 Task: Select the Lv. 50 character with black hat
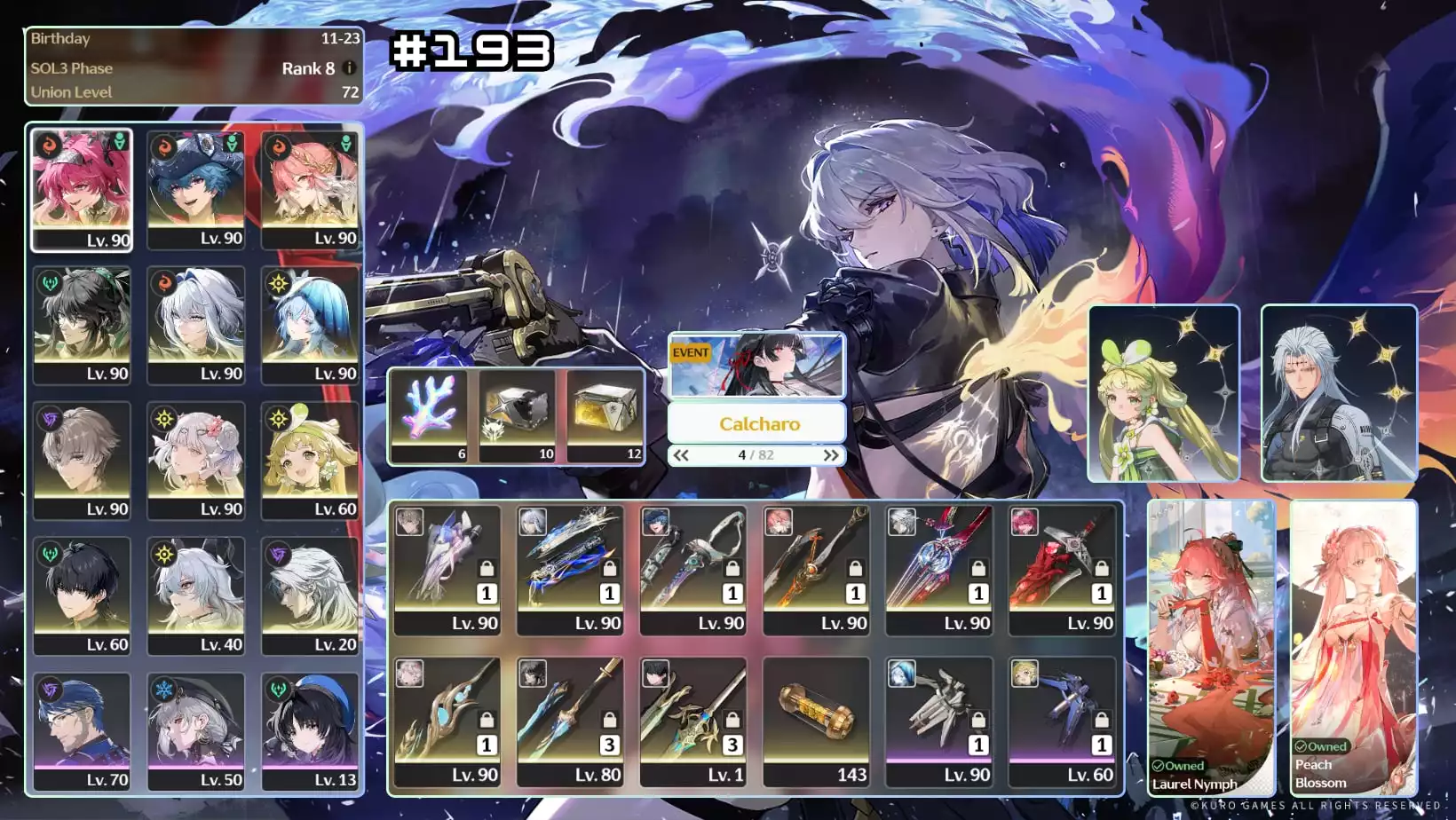click(x=195, y=730)
